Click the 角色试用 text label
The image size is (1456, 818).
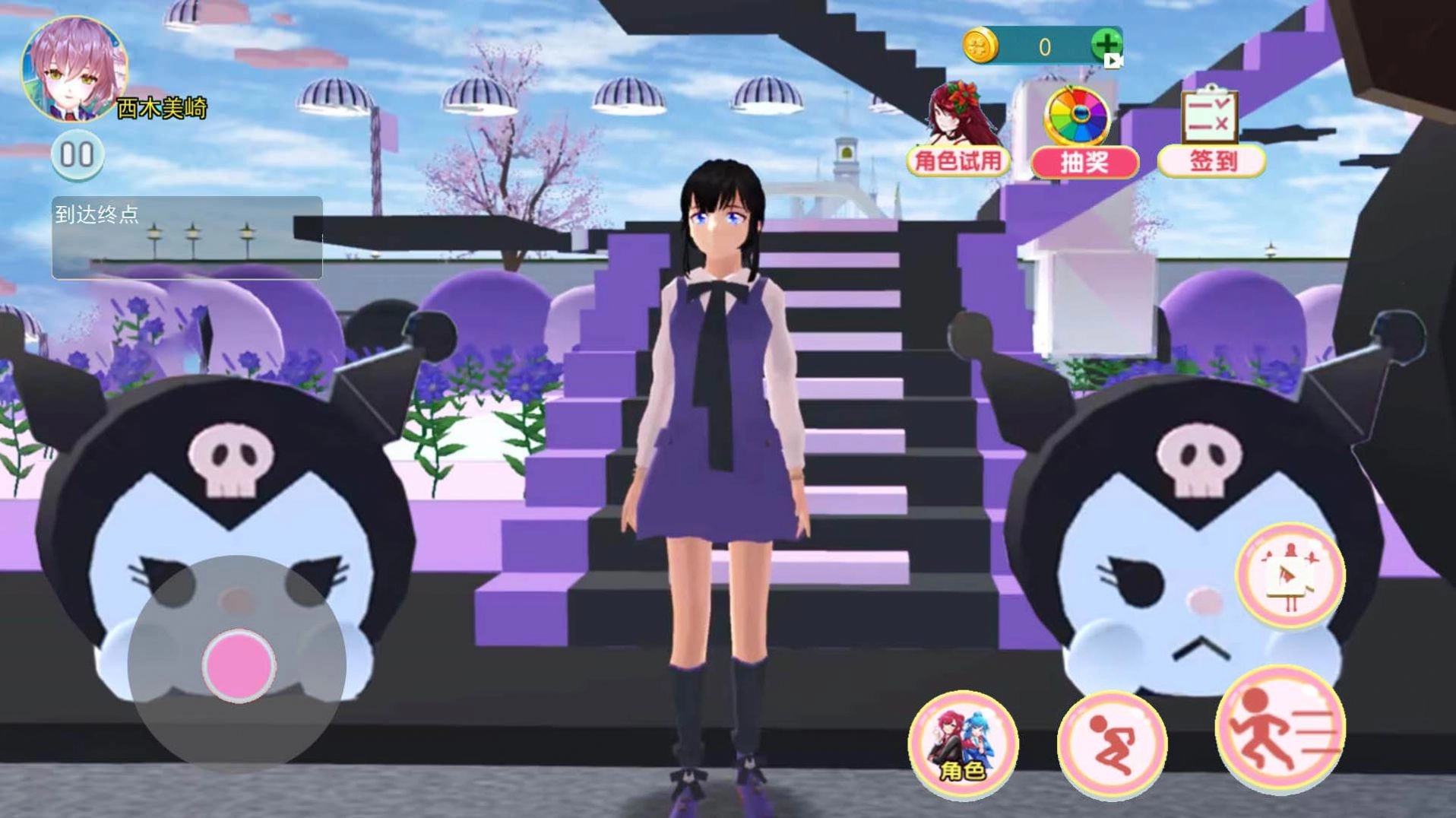point(956,161)
